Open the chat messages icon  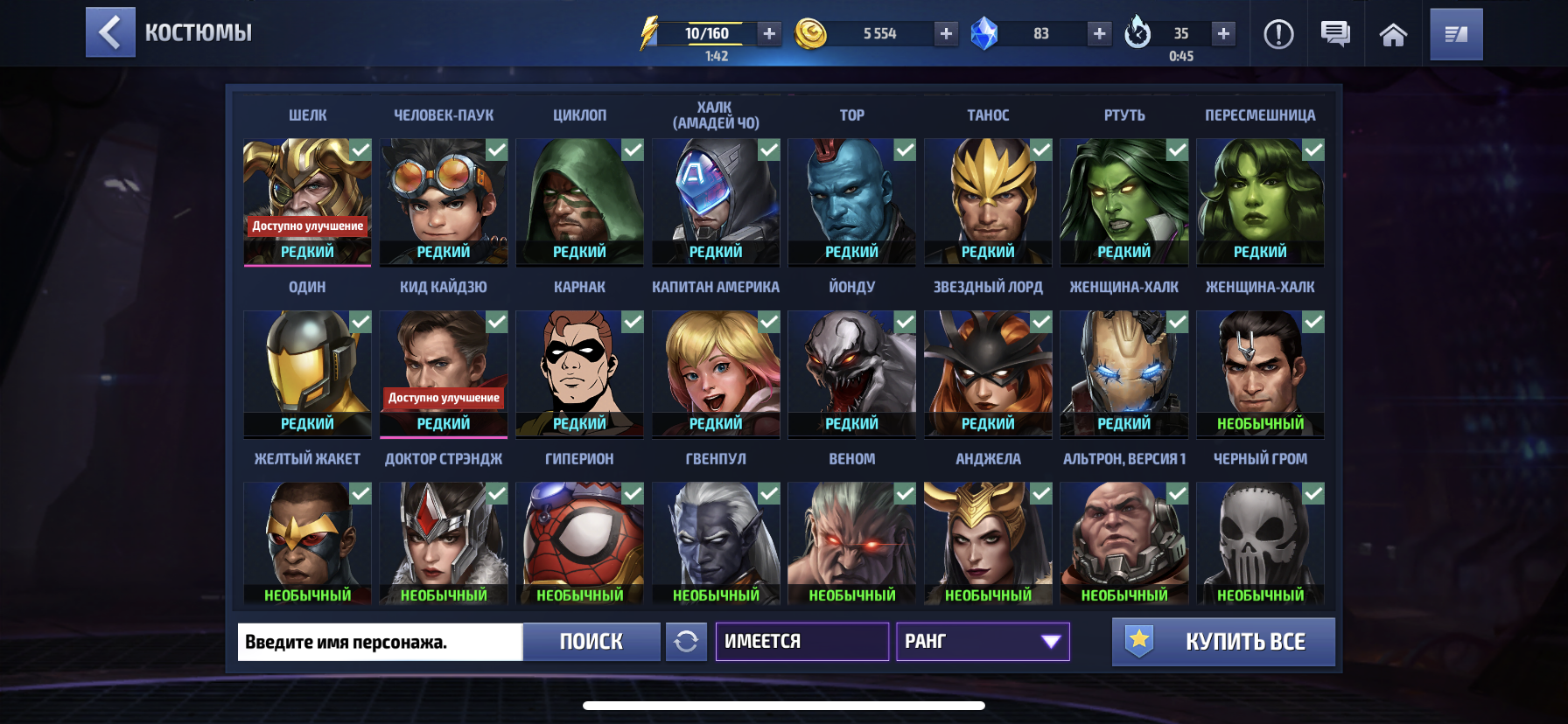(x=1334, y=34)
